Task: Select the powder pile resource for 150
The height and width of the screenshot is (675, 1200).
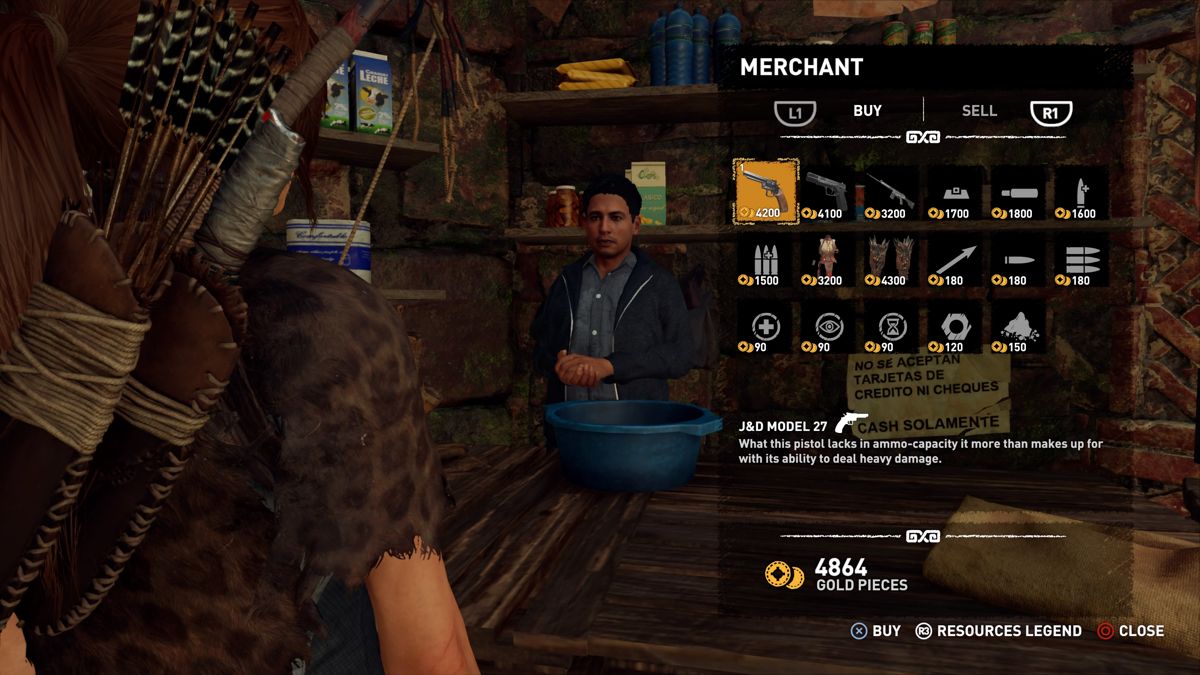Action: pos(1018,328)
